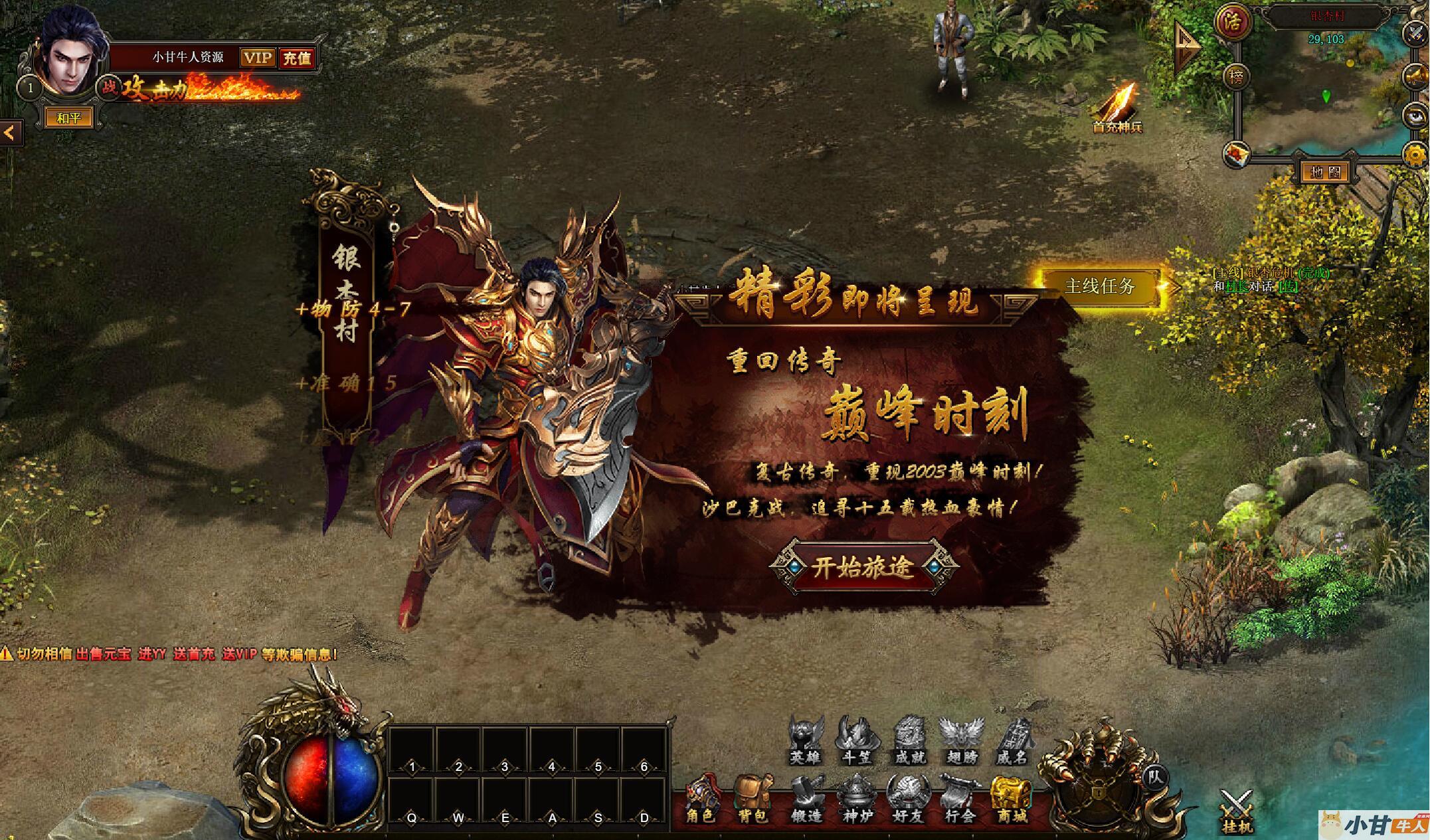The width and height of the screenshot is (1430, 840).
Task: Open the 商城 shop treasure chest
Action: point(1012,799)
